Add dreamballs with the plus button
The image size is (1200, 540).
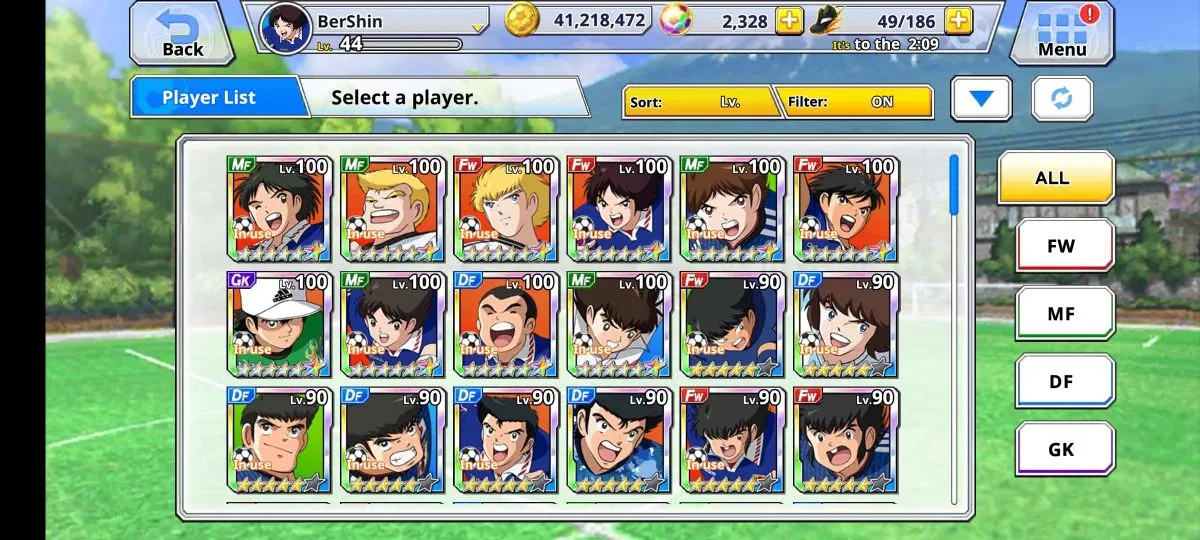pos(789,20)
